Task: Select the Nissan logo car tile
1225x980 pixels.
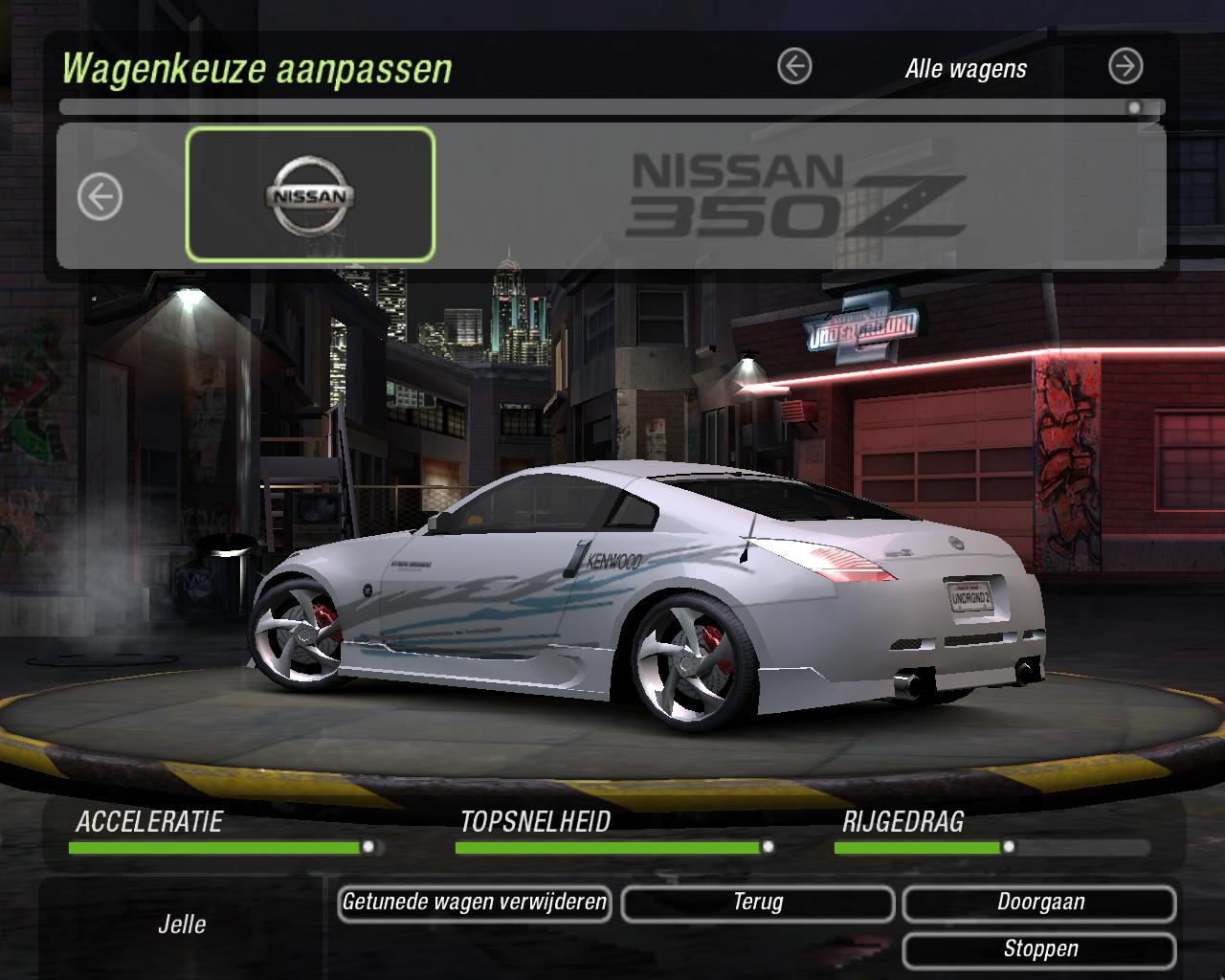Action: point(310,195)
